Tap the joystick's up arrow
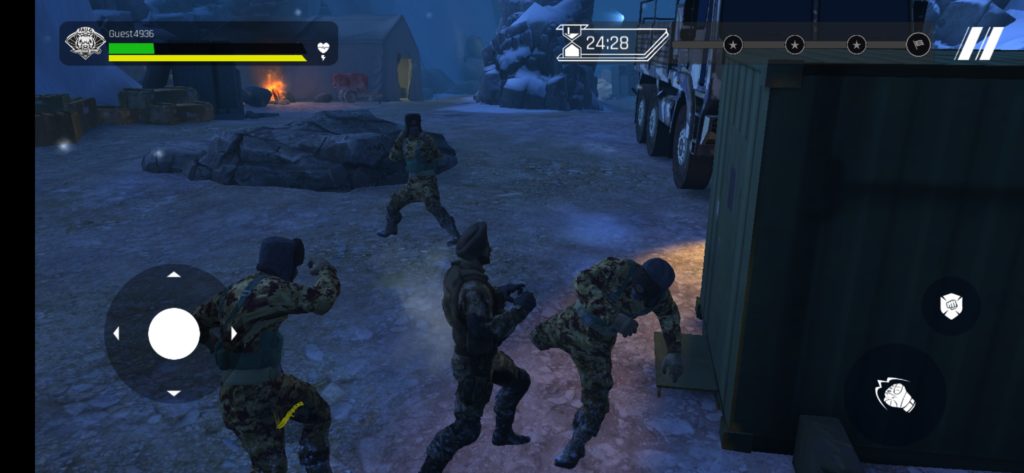 (x=174, y=274)
